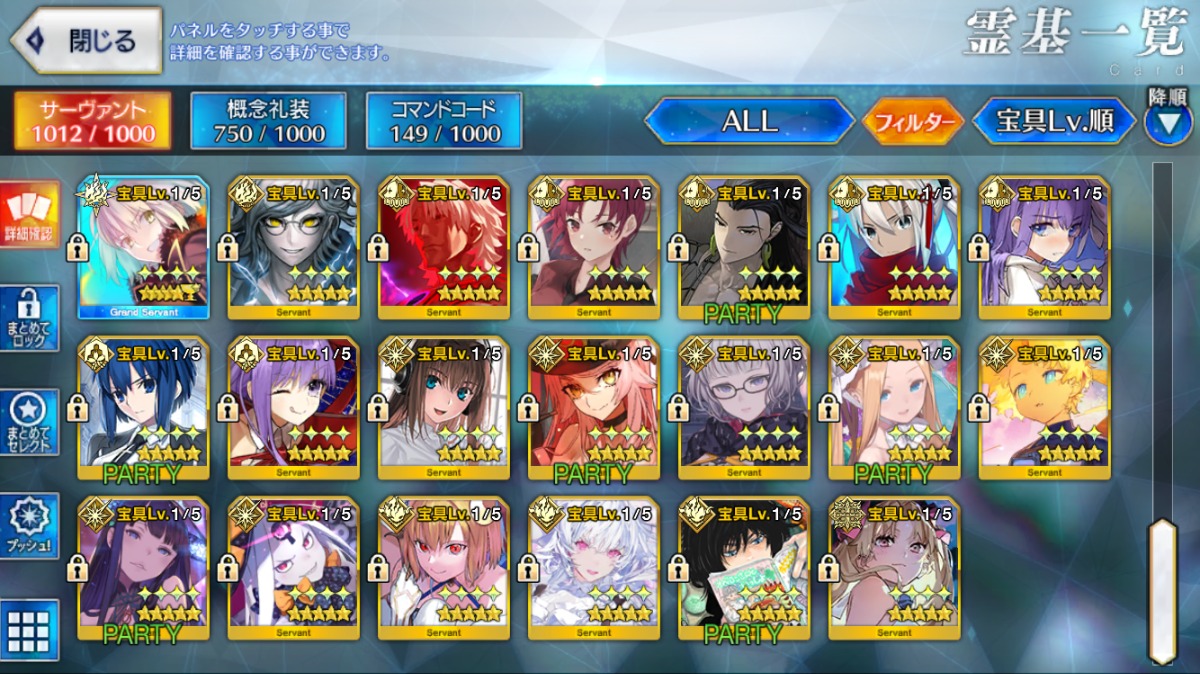1200x674 pixels.
Task: Select the blonde servant card with pink bow
Action: click(x=894, y=567)
